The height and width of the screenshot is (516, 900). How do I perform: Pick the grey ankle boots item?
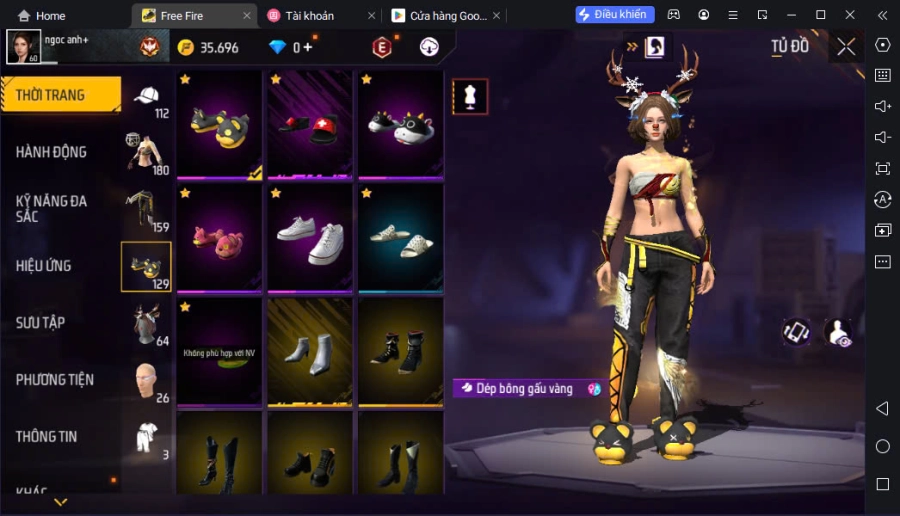tap(310, 352)
